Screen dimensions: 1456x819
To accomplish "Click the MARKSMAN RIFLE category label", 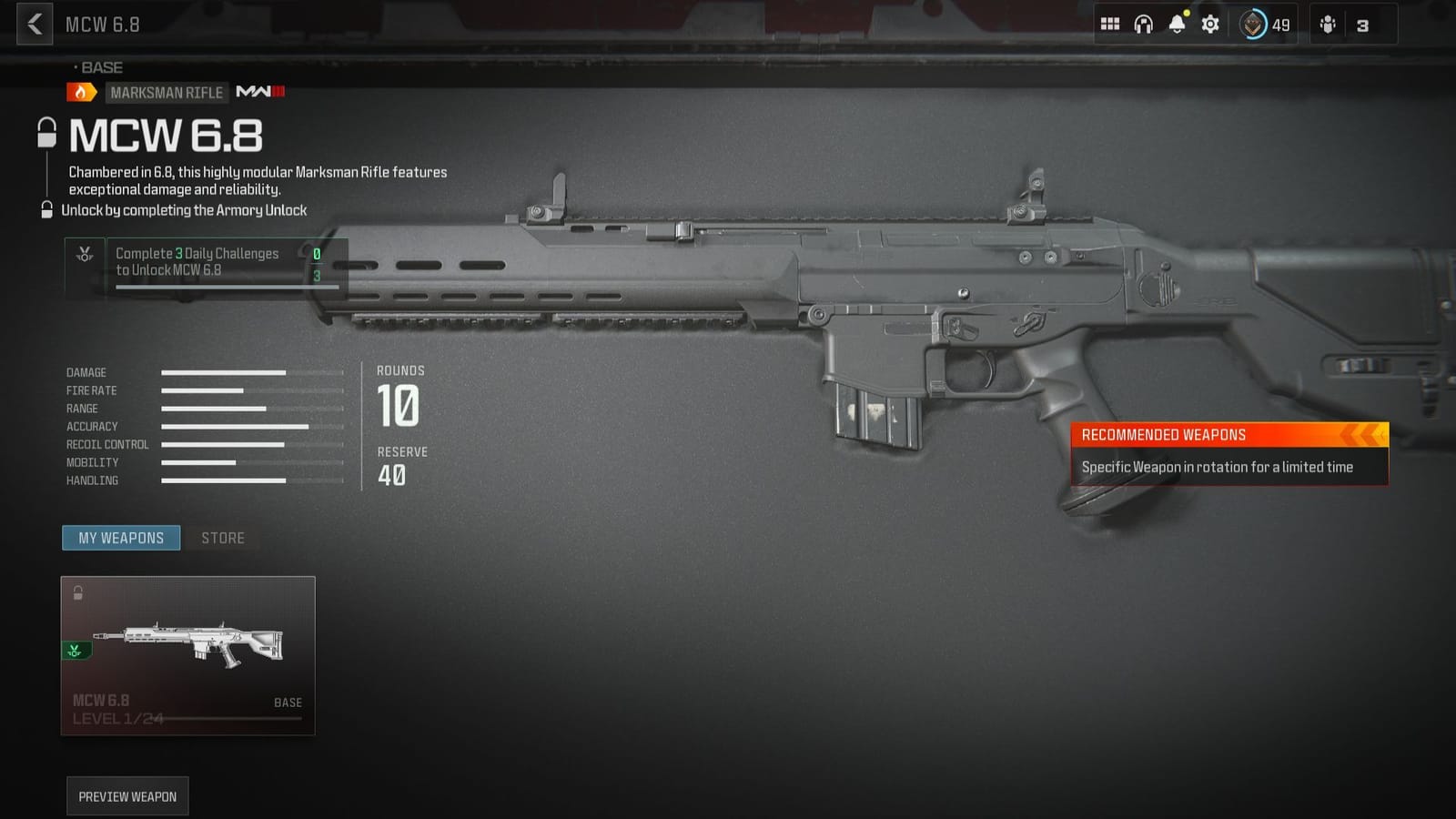I will (x=167, y=92).
